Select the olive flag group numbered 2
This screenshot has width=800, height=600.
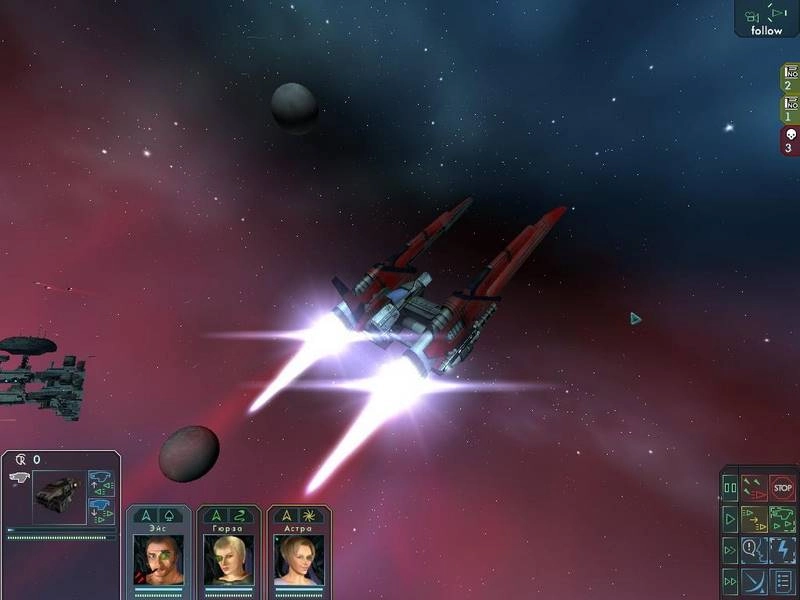789,78
